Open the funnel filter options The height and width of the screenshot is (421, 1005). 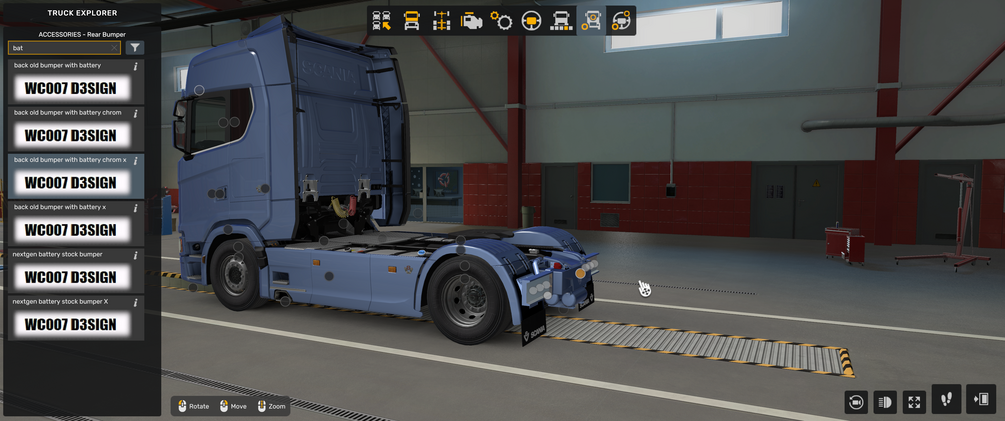(x=136, y=47)
